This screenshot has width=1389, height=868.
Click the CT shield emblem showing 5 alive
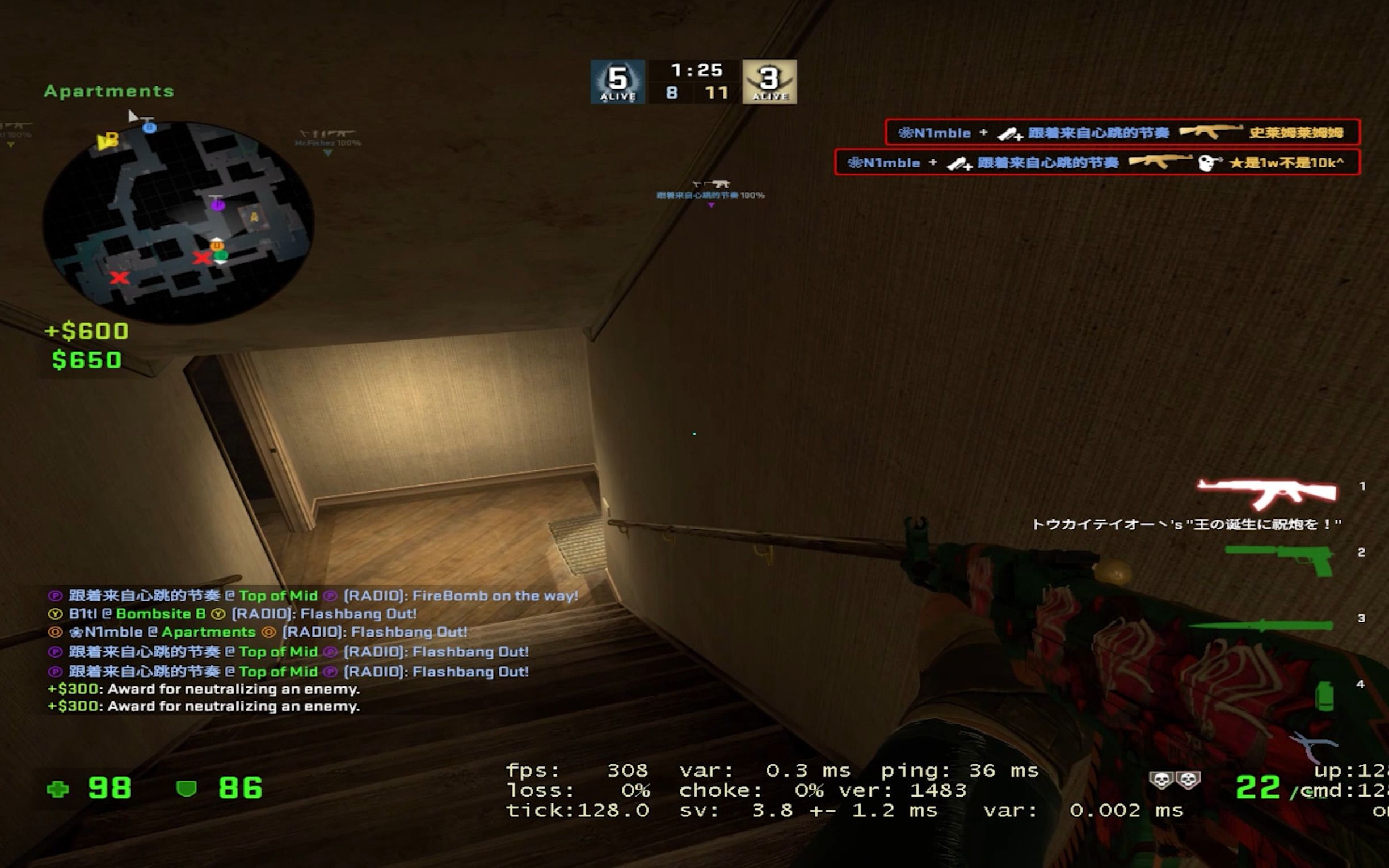pos(617,82)
